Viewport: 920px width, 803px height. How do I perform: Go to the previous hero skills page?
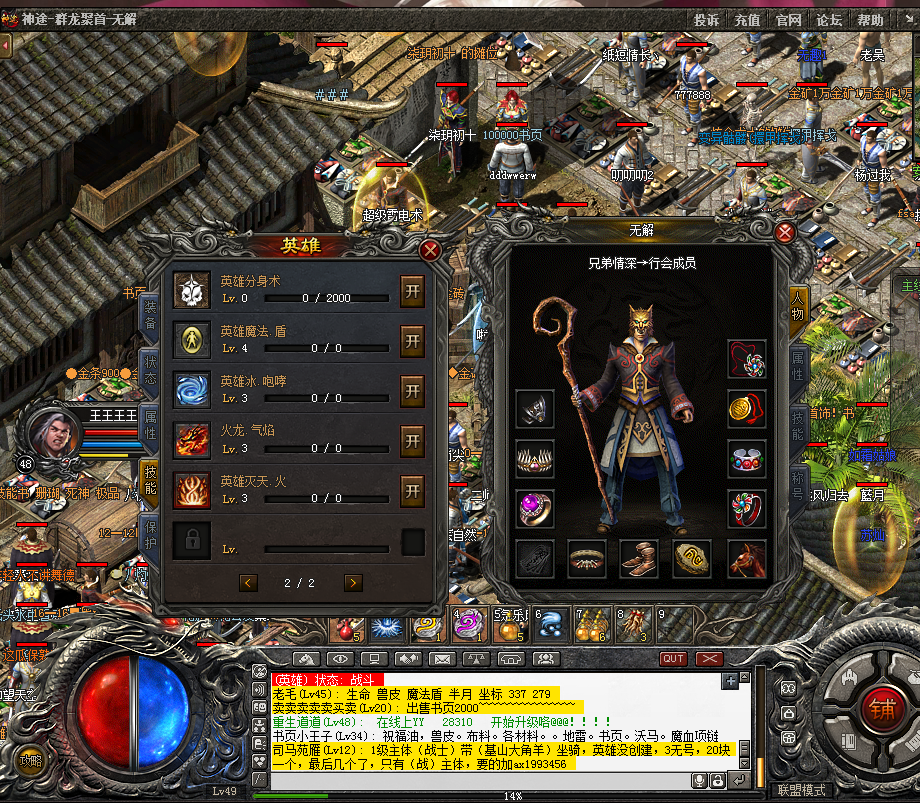pos(249,582)
